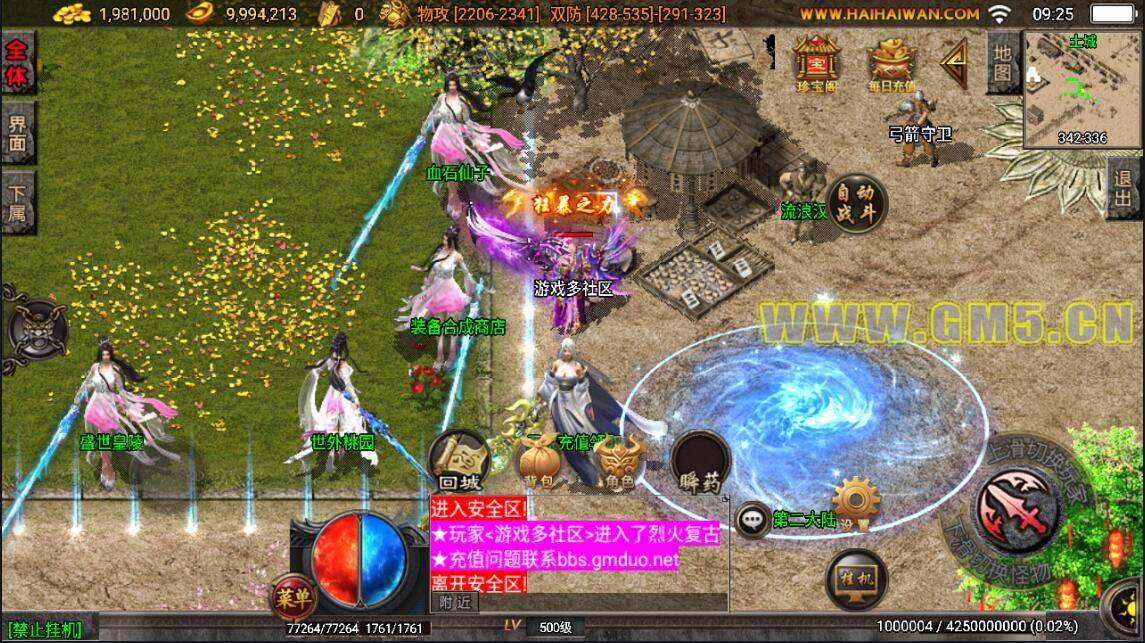Image resolution: width=1145 pixels, height=643 pixels.
Task: Open chat with the speech bubble icon
Action: 752,519
